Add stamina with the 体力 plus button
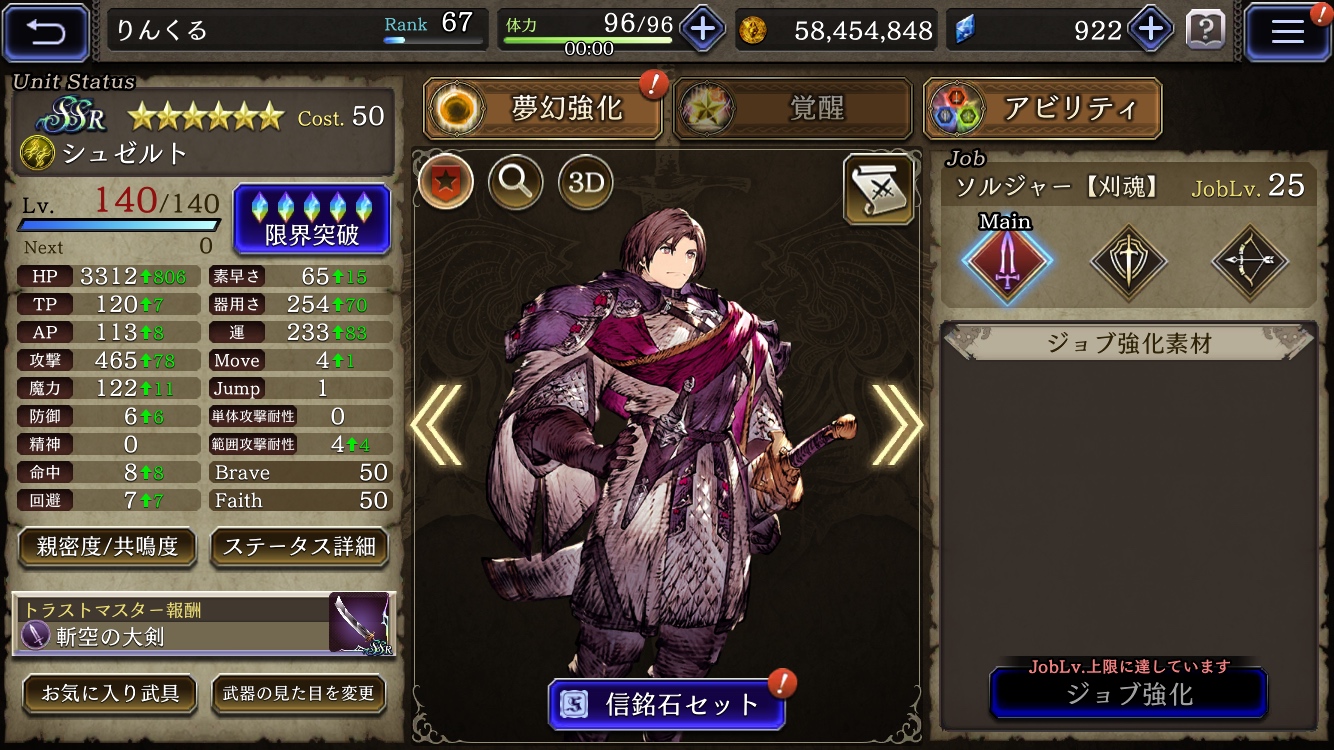The image size is (1334, 750). (x=702, y=29)
